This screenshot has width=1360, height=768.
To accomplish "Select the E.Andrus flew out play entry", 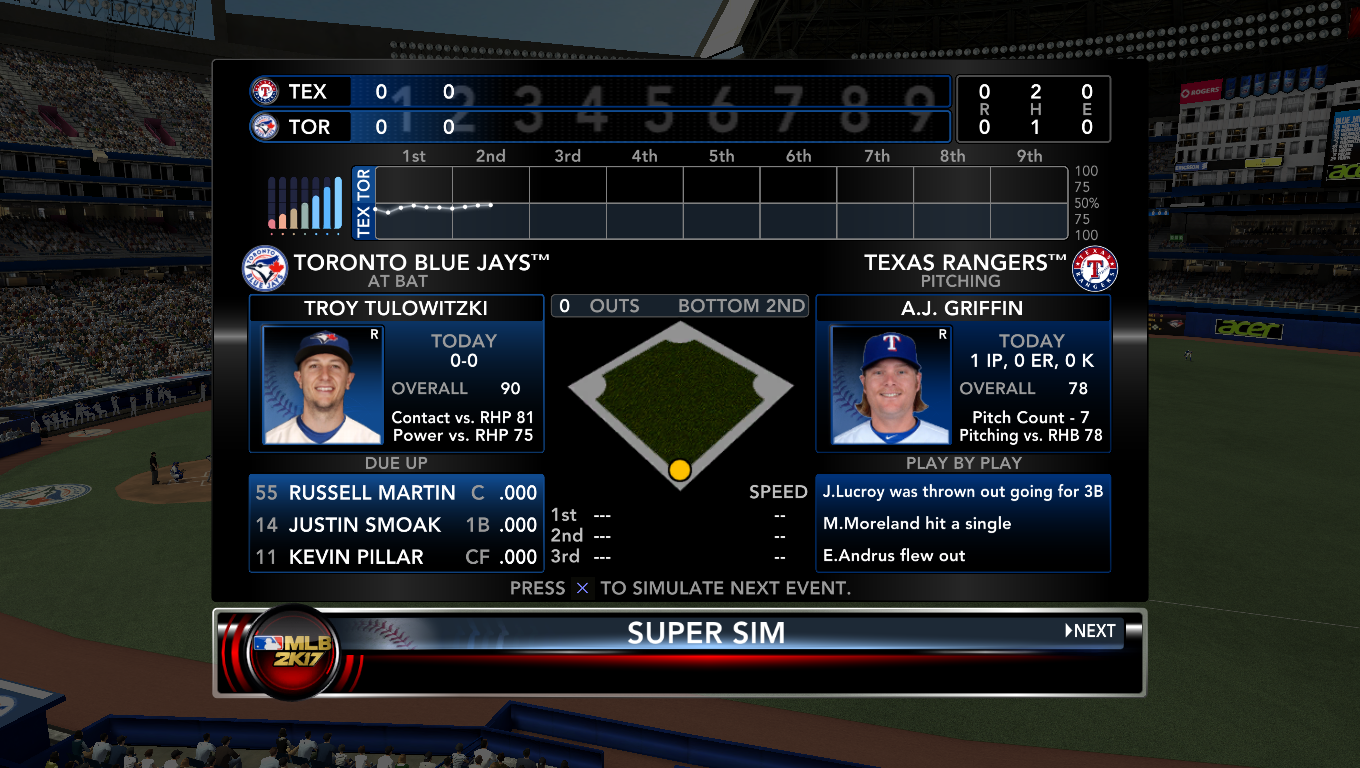I will (962, 555).
